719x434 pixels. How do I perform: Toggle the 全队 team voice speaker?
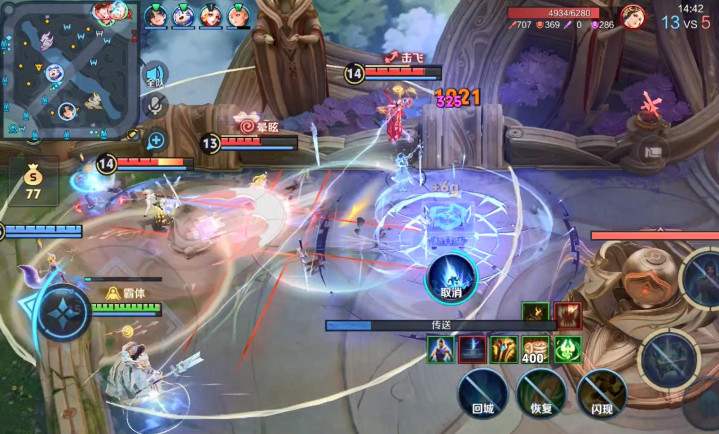point(155,77)
